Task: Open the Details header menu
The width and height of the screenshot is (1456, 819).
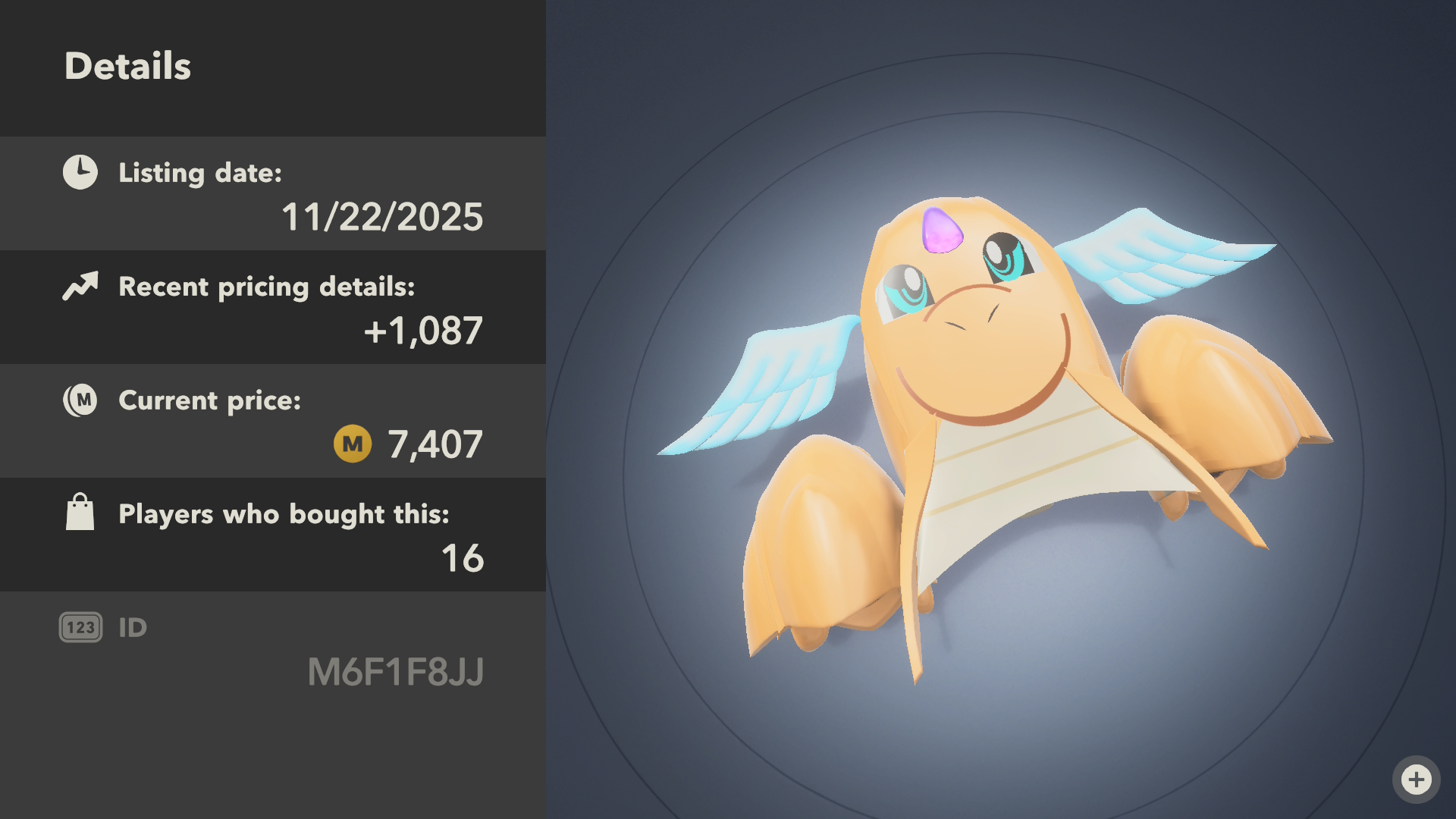Action: tap(128, 66)
